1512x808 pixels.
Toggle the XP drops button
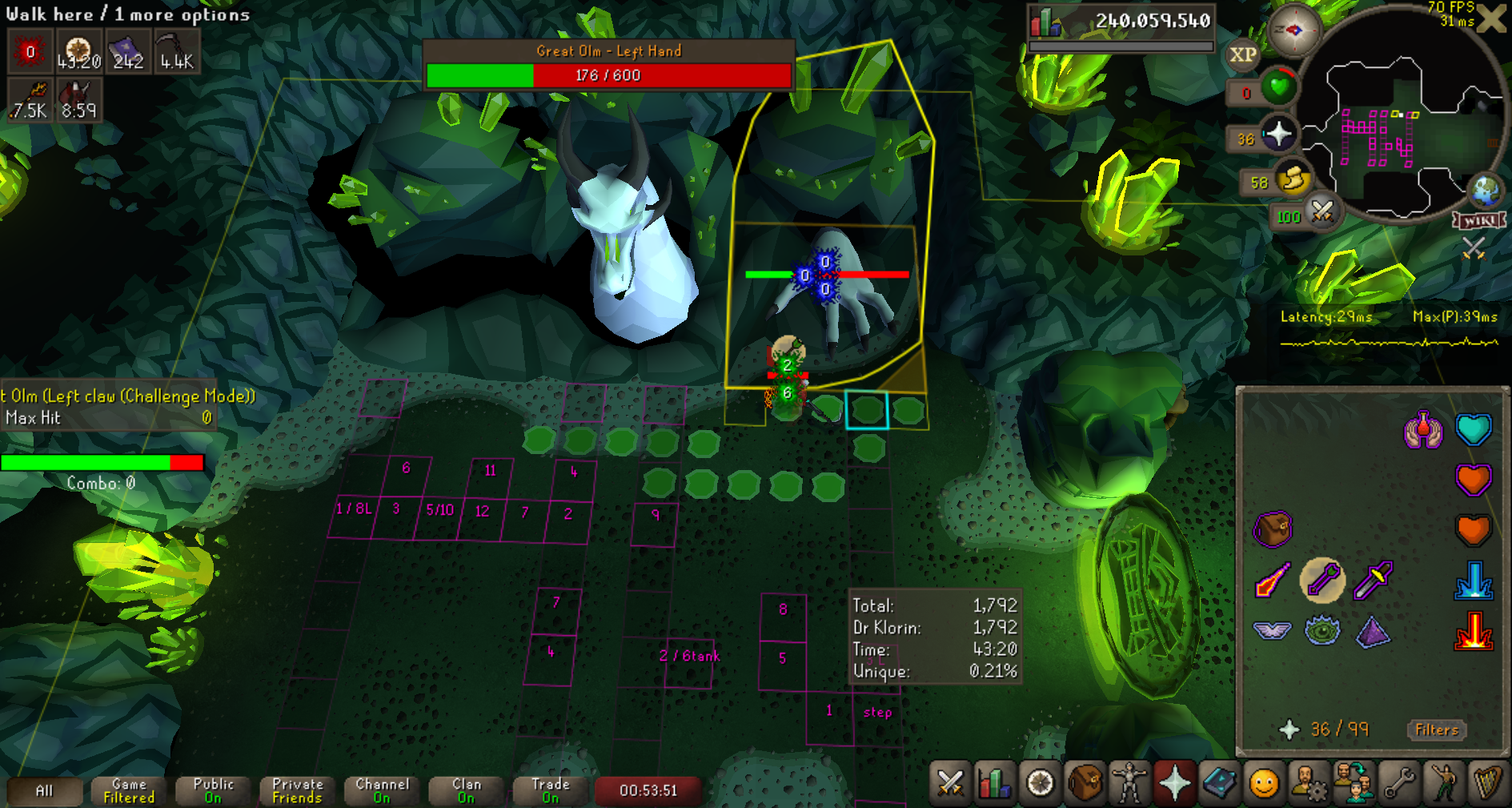[1242, 54]
